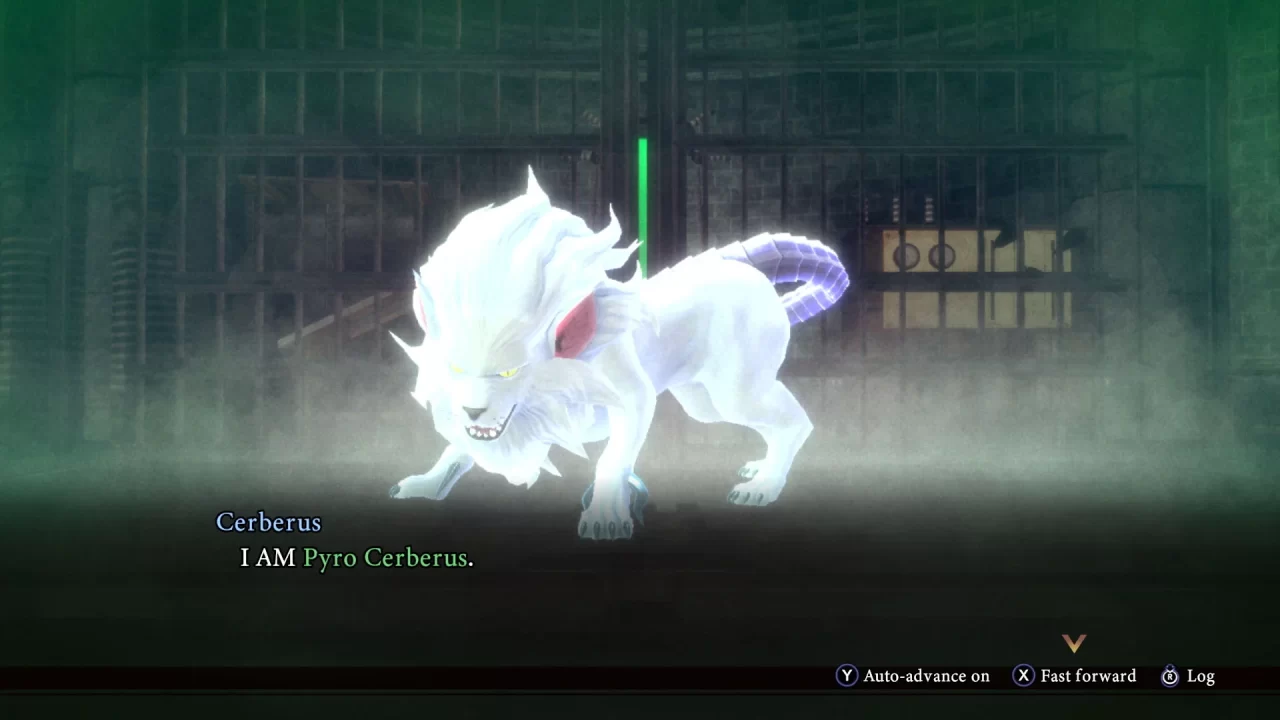This screenshot has width=1280, height=720.
Task: Click the X button prompt icon
Action: tap(1022, 676)
